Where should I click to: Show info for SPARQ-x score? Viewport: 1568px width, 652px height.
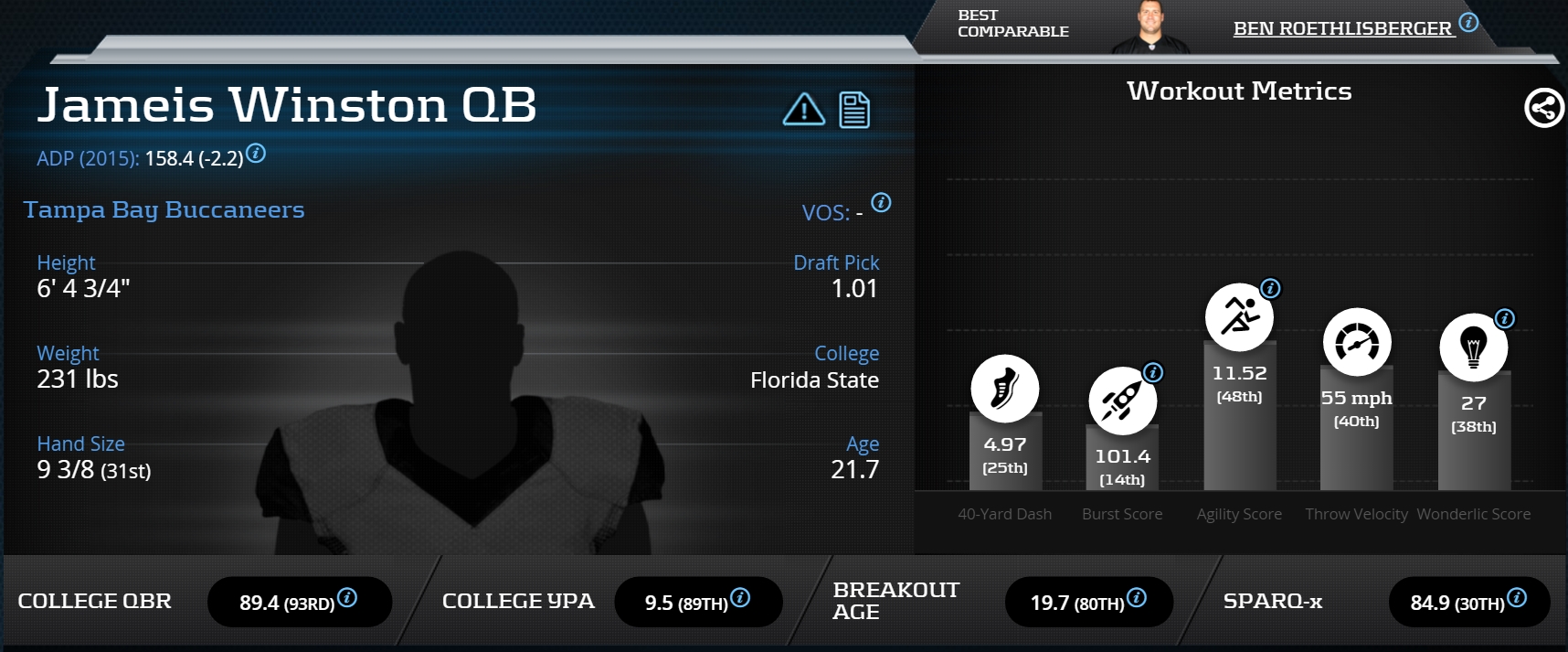[x=1517, y=598]
